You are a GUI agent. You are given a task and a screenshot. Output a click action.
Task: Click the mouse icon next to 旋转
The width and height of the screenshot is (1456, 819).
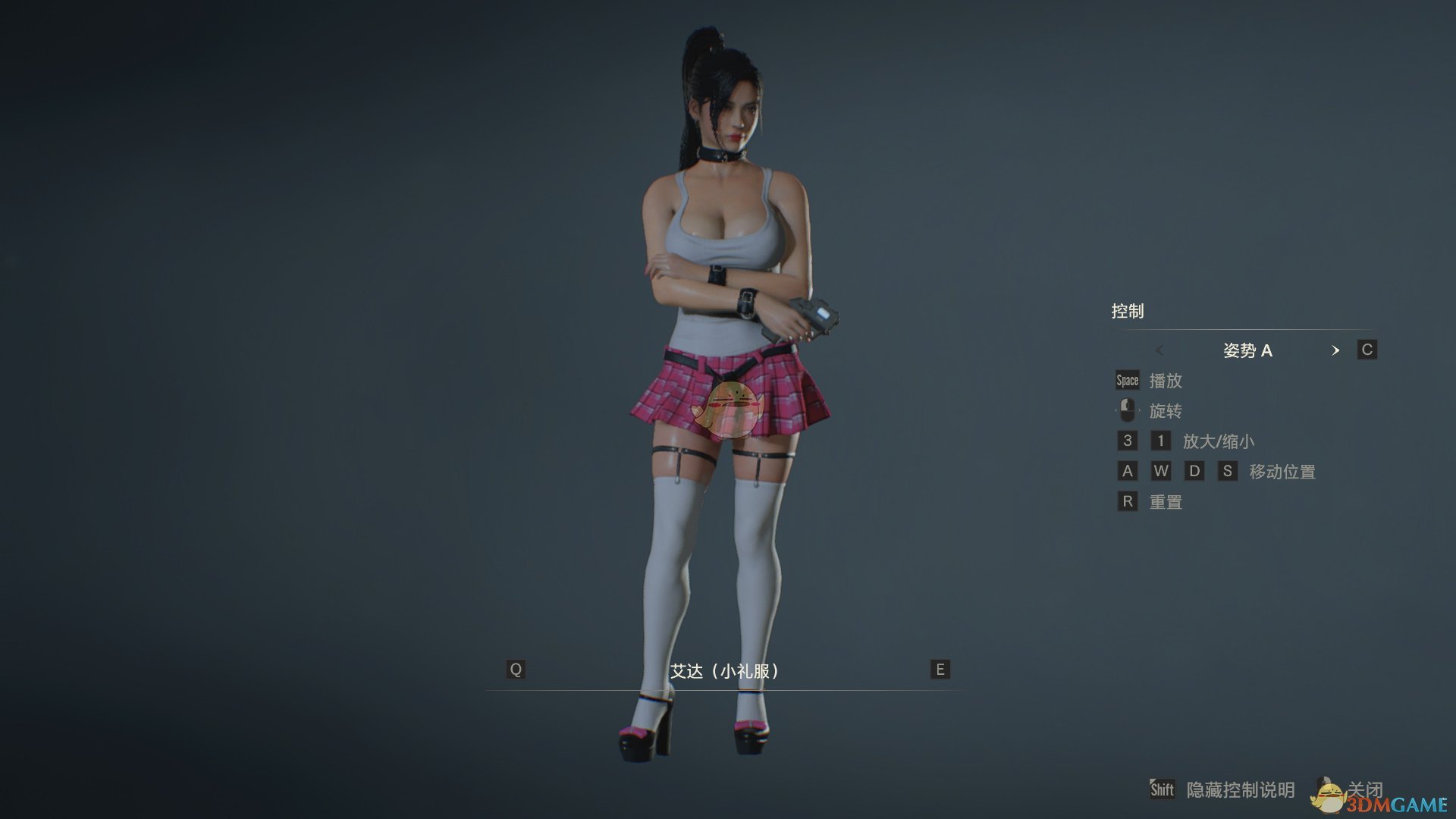(1127, 410)
